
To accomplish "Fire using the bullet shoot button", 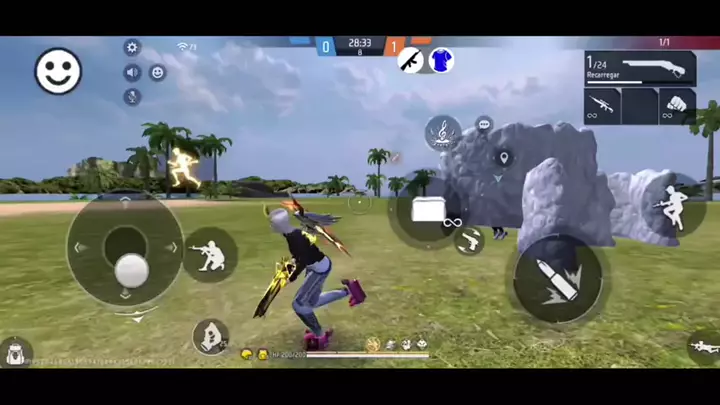I will click(558, 278).
